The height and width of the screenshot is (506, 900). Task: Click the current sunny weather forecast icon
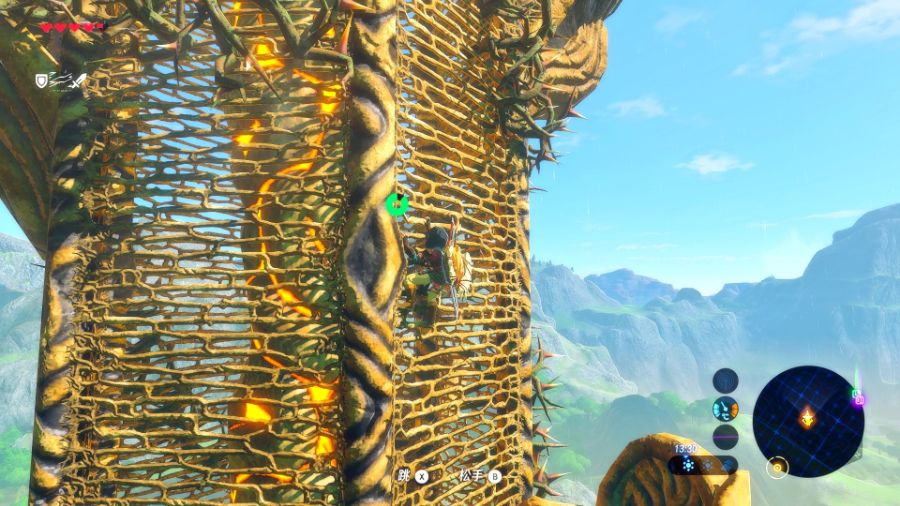pyautogui.click(x=688, y=465)
